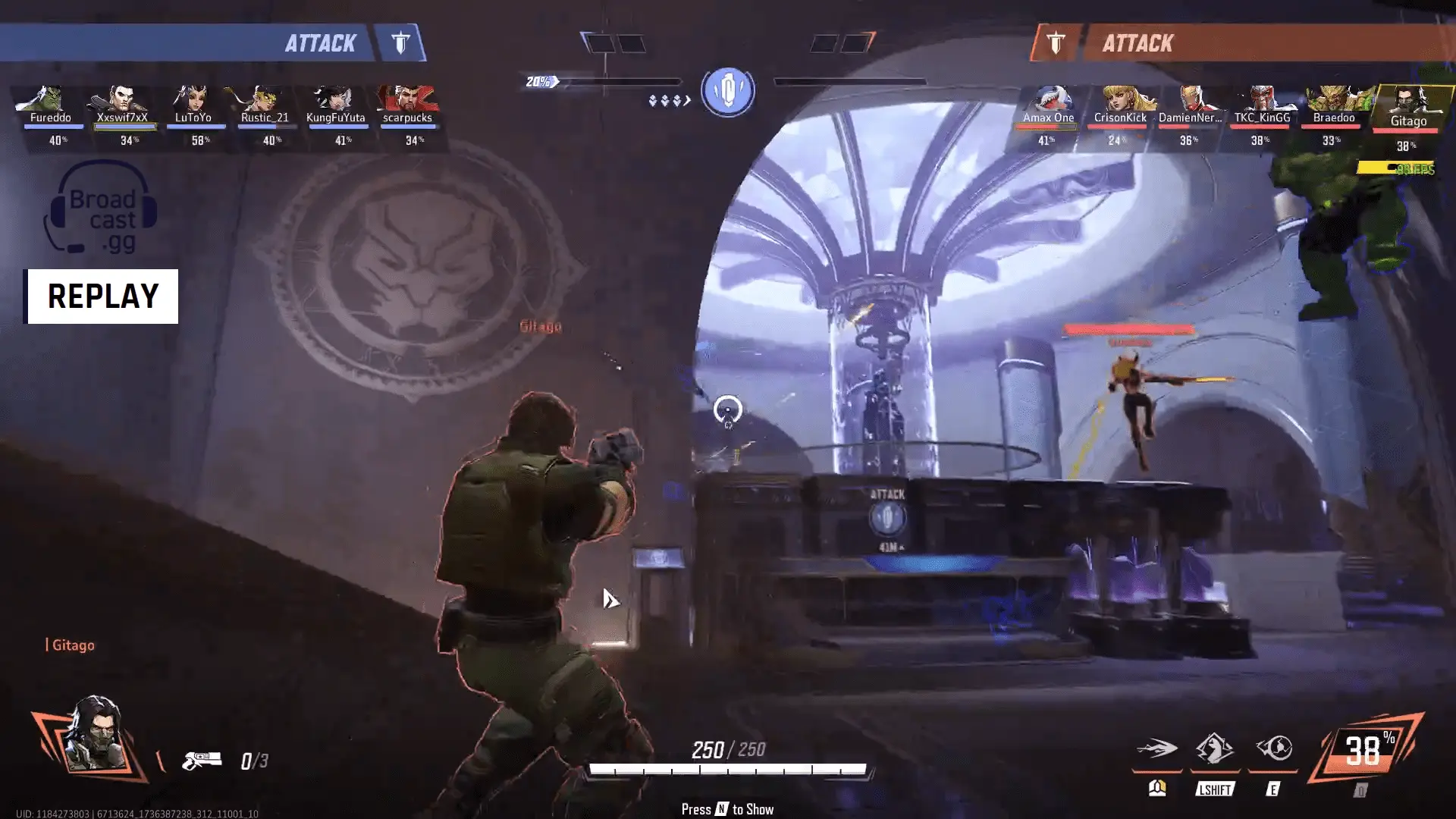Screen dimensions: 1456x819
Task: Choose LuToYo's hero portrait
Action: 193,101
